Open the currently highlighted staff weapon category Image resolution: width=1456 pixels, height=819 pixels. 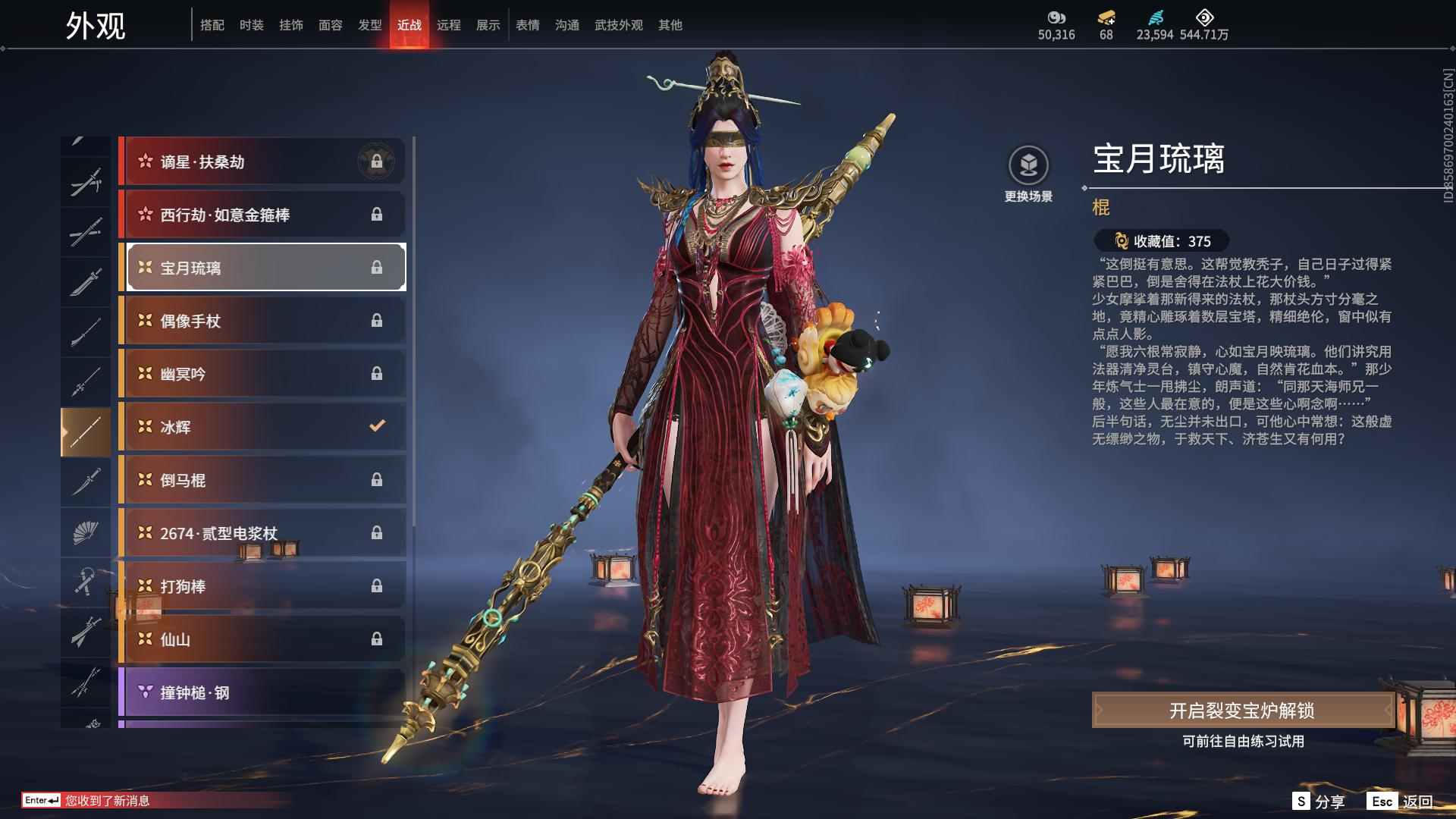pyautogui.click(x=86, y=428)
